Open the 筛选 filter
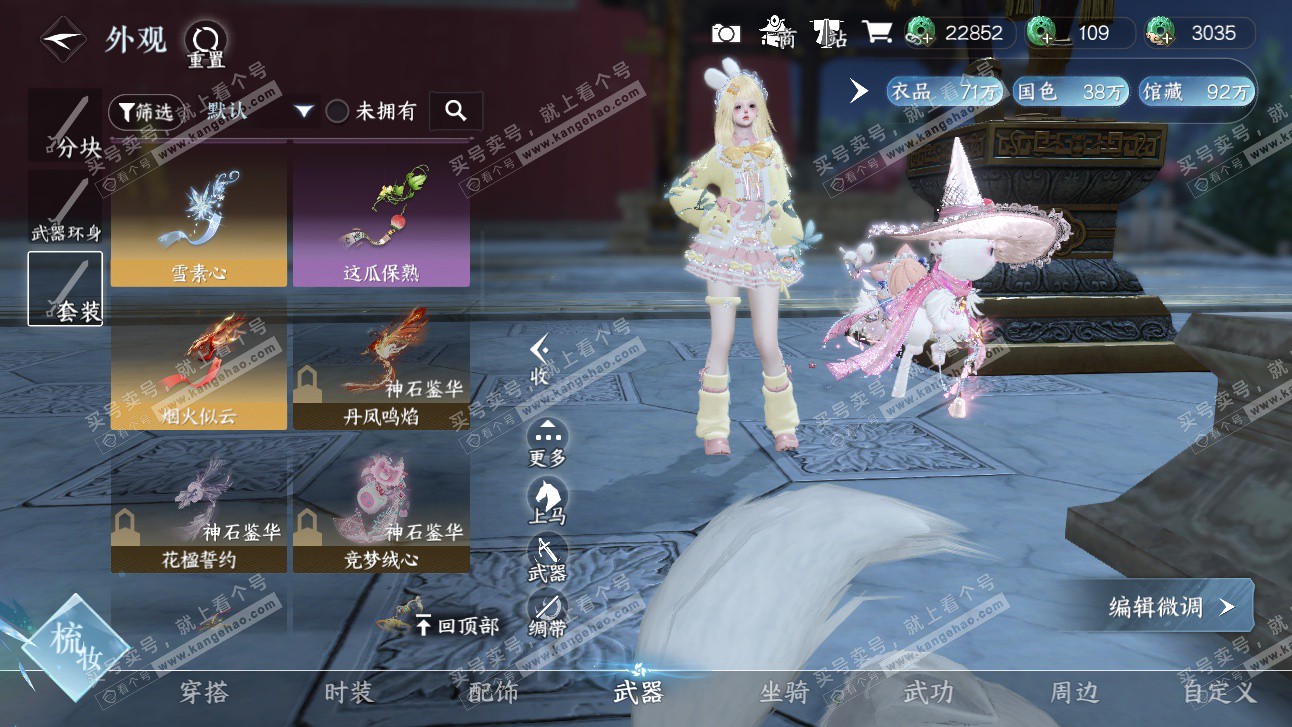 click(146, 112)
